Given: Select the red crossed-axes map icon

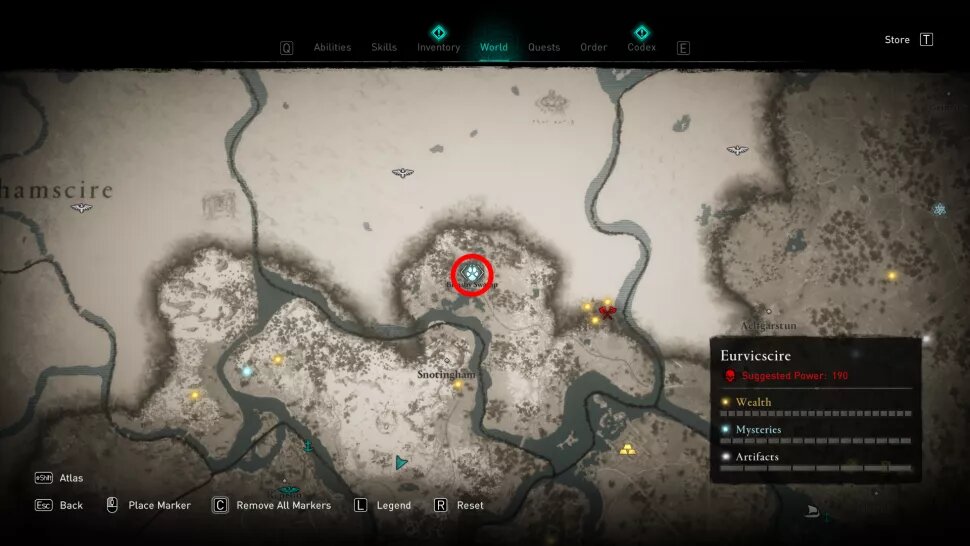Looking at the screenshot, I should coord(606,312).
